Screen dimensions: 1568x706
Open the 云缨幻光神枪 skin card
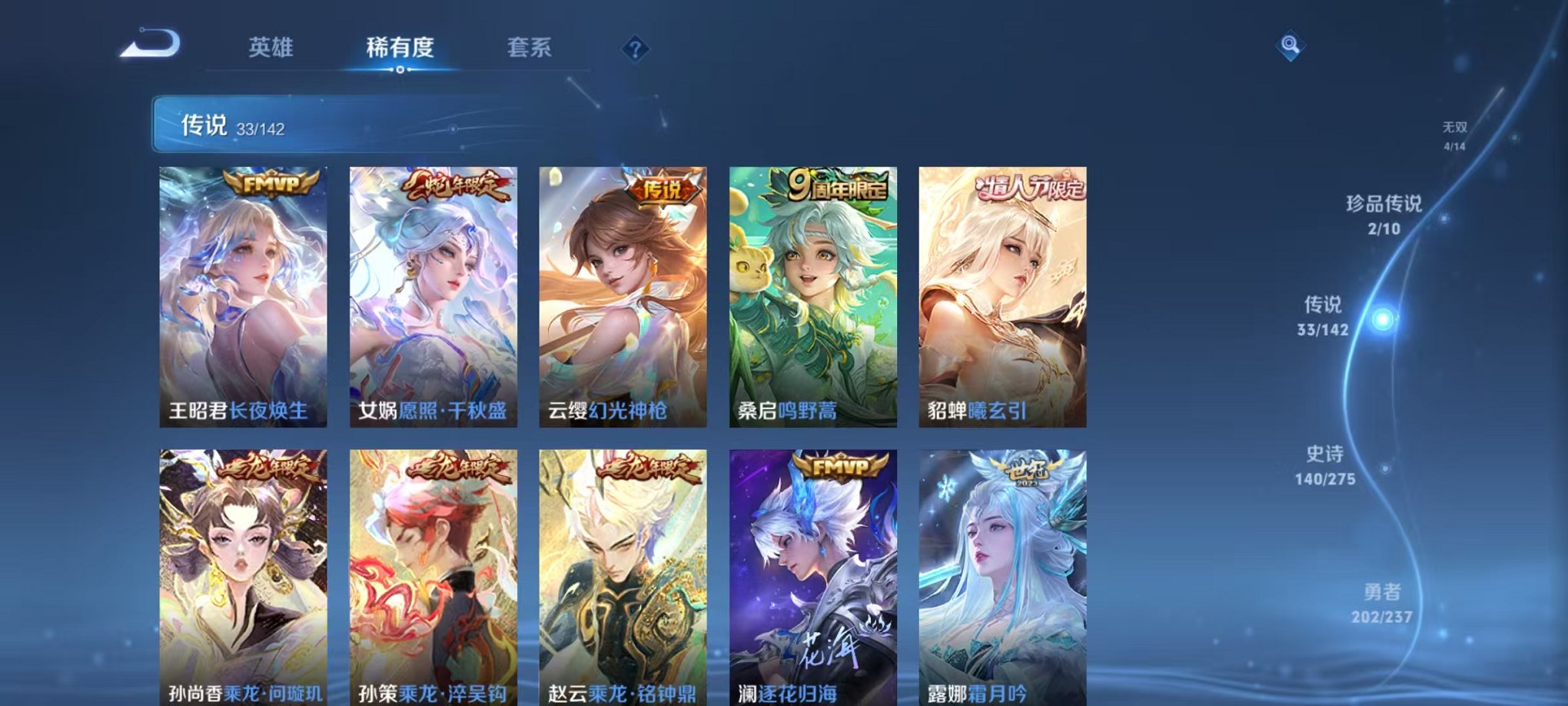click(623, 296)
